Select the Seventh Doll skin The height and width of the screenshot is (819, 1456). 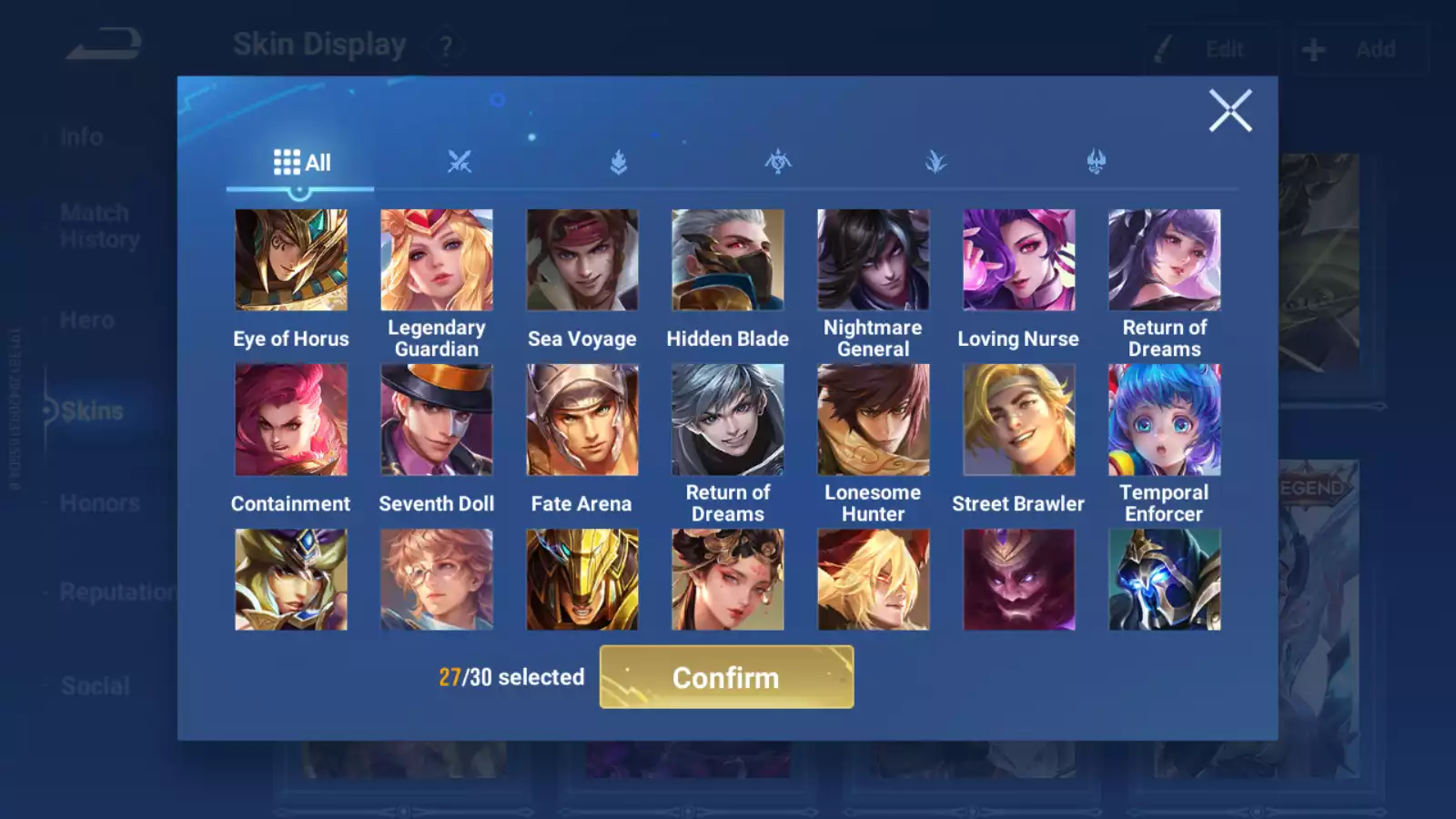pyautogui.click(x=437, y=420)
